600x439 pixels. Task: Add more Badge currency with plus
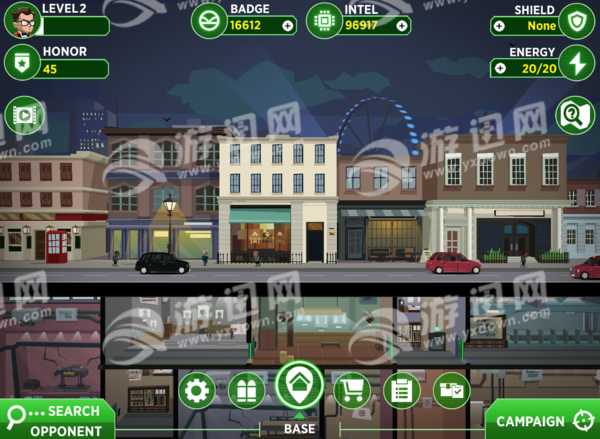click(x=288, y=26)
